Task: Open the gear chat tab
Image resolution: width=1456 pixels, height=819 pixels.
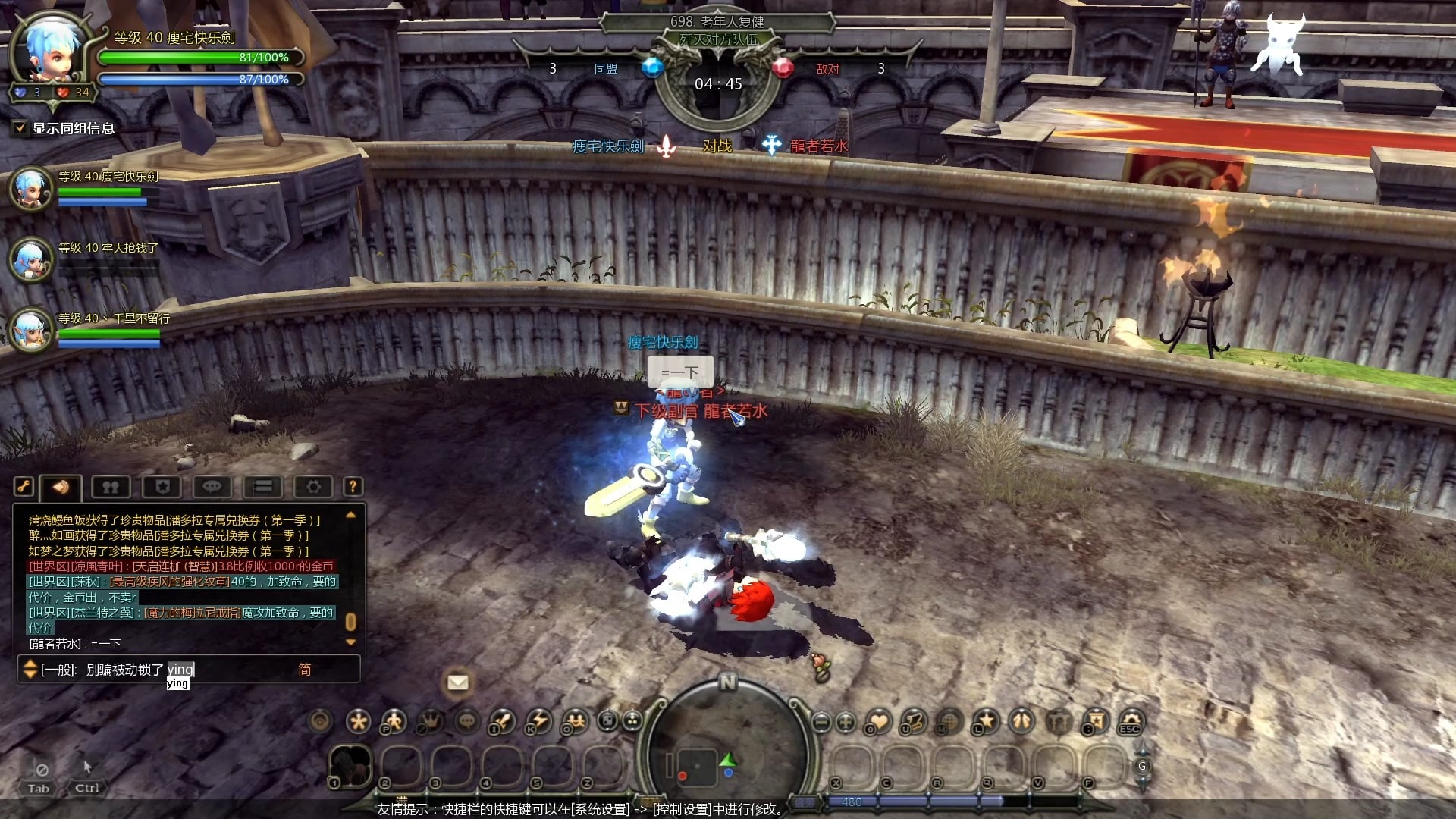Action: click(313, 487)
